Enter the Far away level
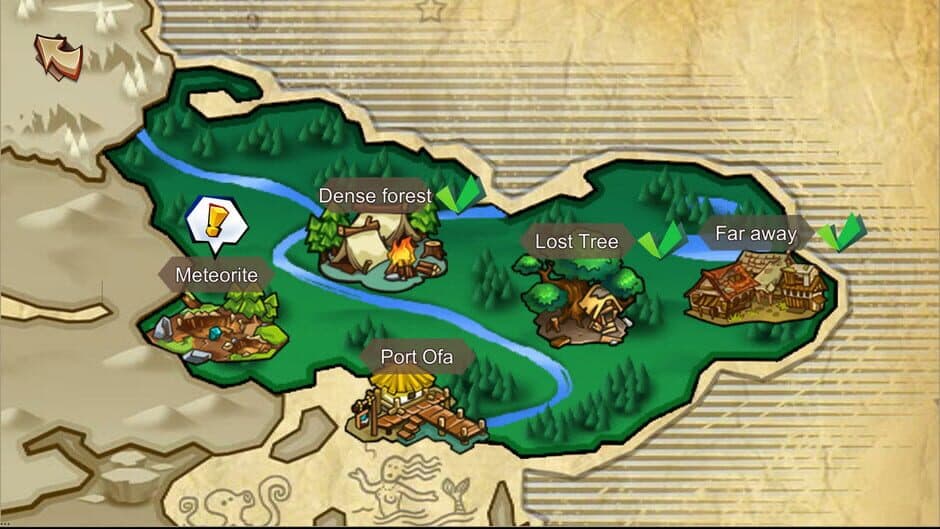The width and height of the screenshot is (940, 529). [757, 285]
